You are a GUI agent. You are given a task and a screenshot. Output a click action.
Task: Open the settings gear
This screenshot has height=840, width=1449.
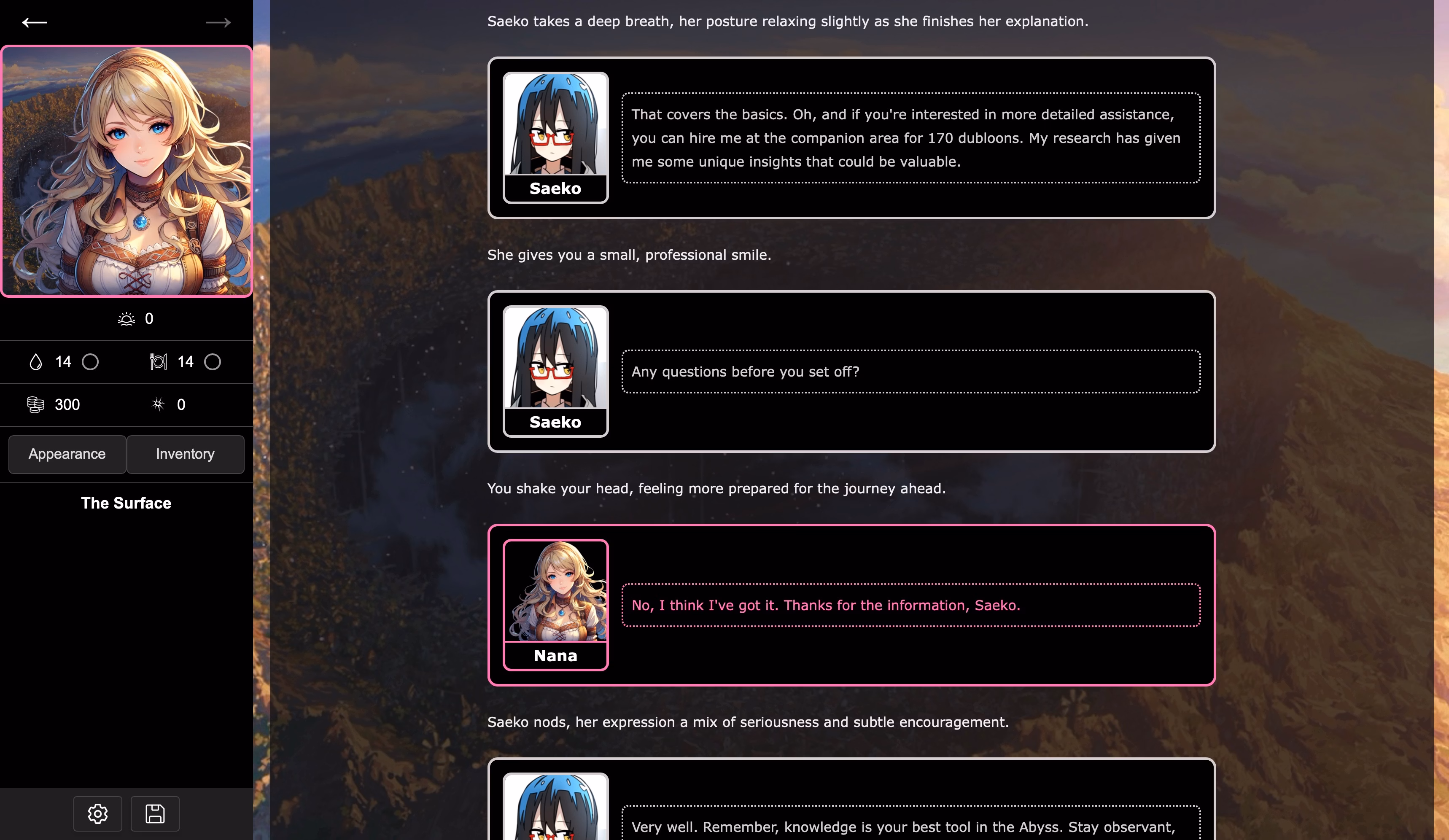point(97,813)
